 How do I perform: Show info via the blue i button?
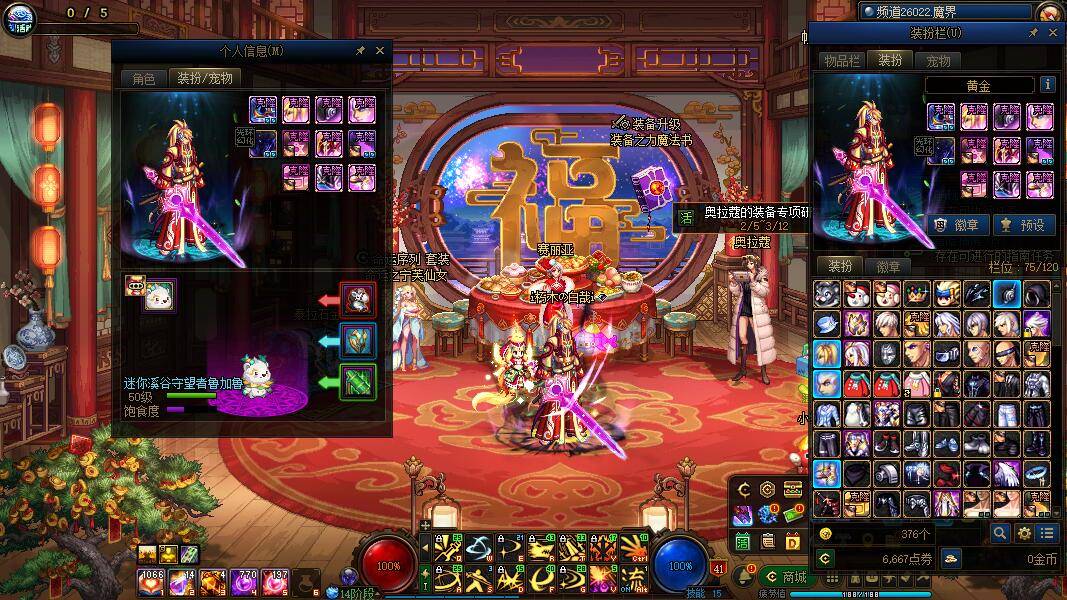1047,85
